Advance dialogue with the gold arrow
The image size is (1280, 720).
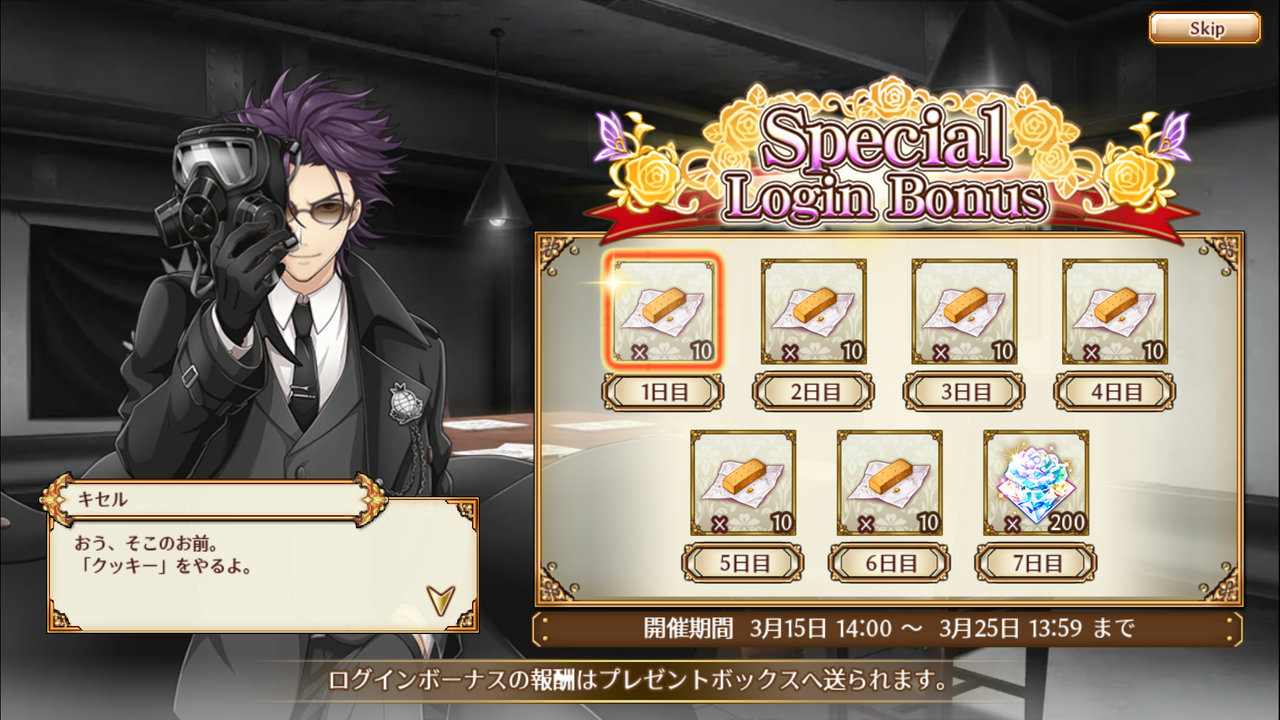[439, 599]
